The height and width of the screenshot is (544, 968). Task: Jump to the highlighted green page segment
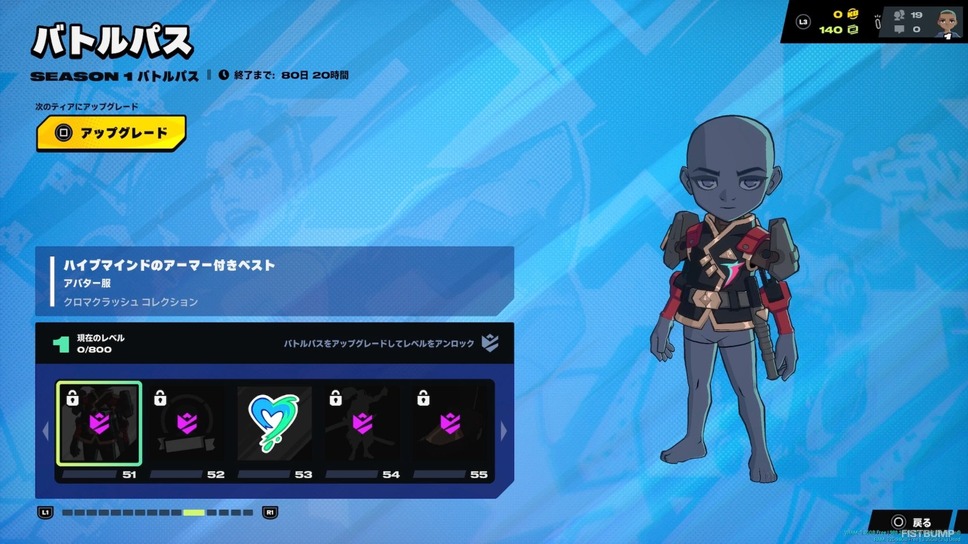click(x=194, y=513)
